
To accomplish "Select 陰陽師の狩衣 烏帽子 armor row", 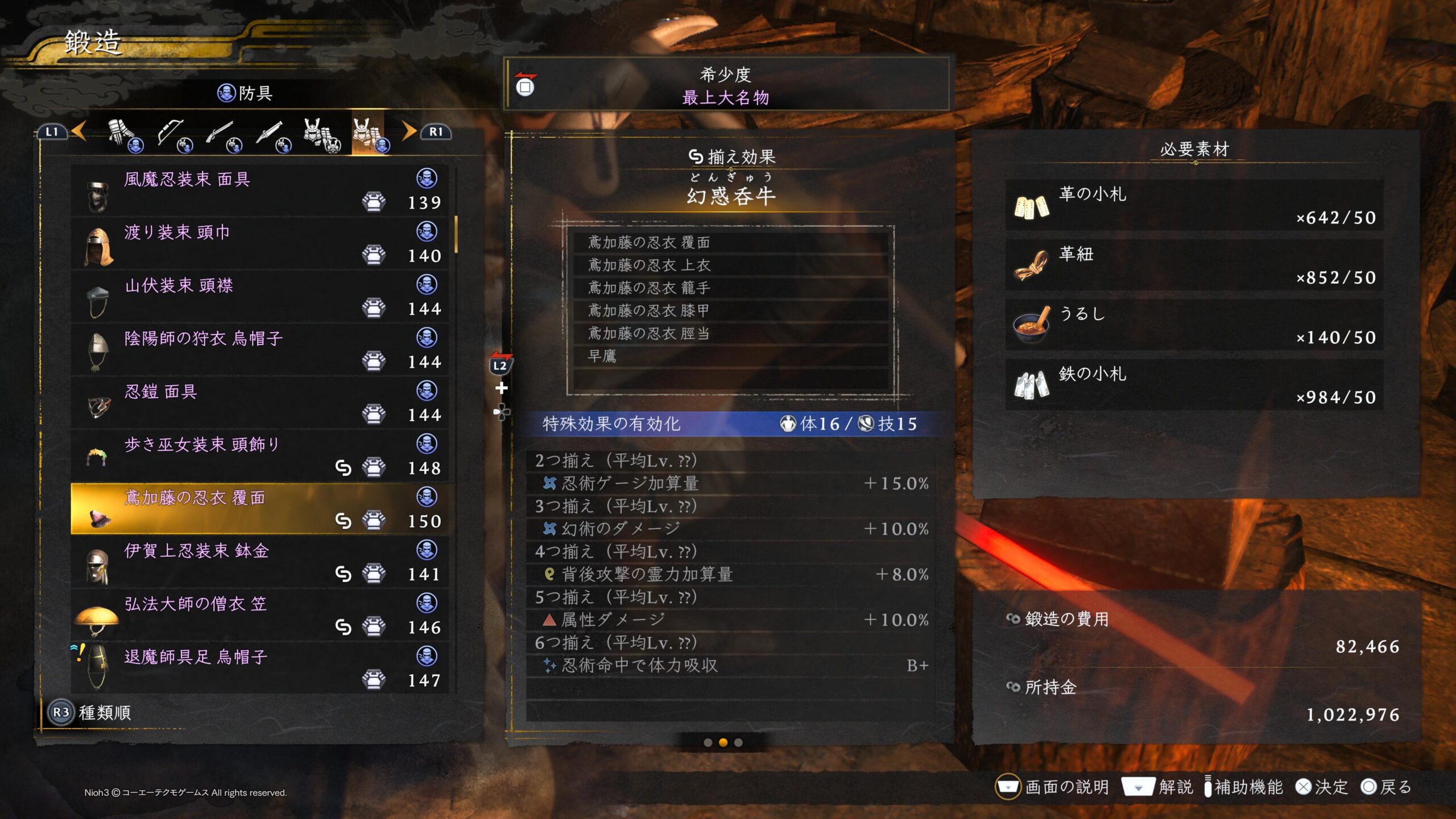I will (259, 349).
